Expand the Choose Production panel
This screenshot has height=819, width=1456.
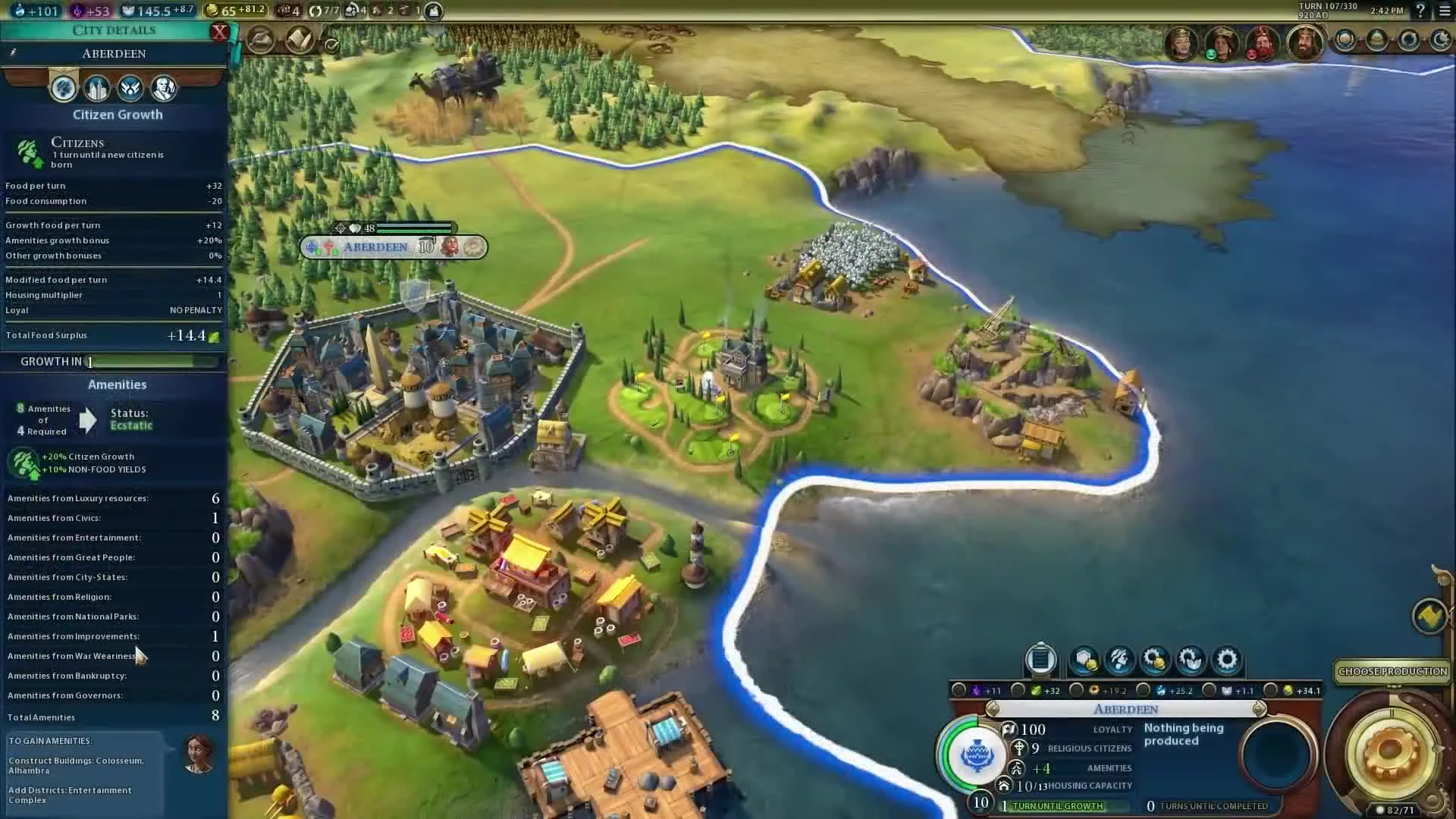1392,671
